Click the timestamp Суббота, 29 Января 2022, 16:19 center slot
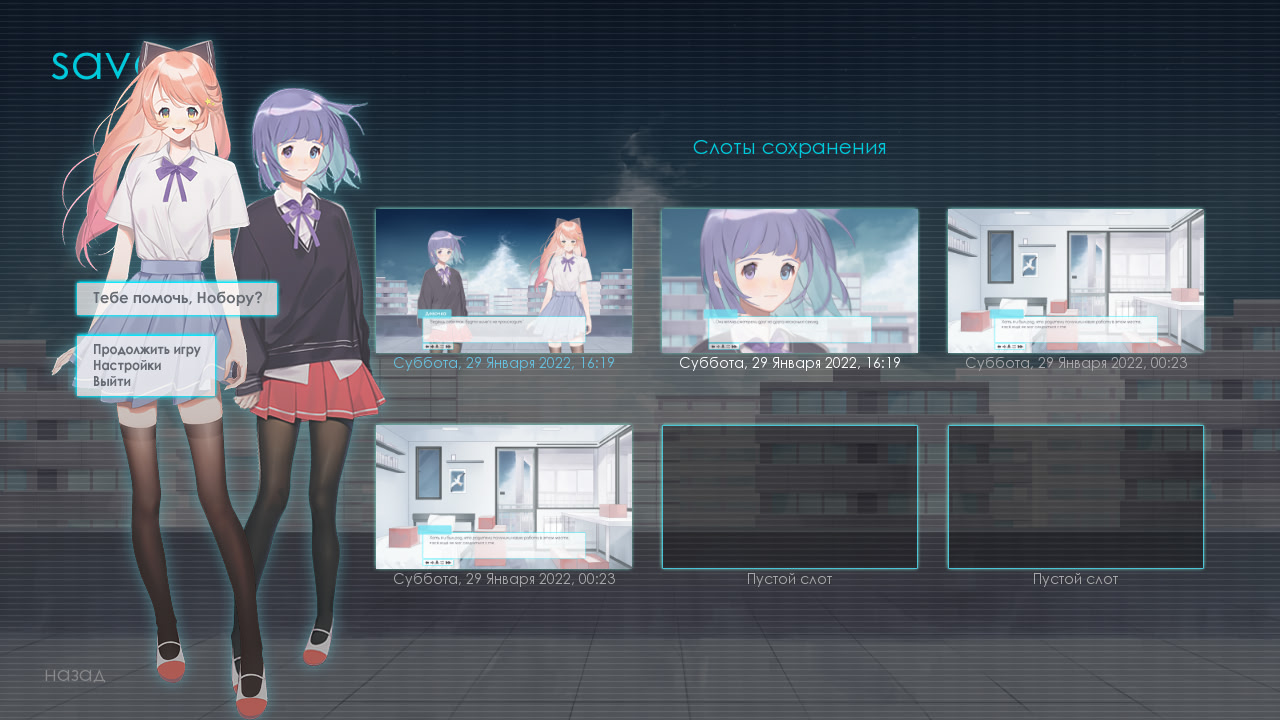The height and width of the screenshot is (720, 1280). coord(789,363)
